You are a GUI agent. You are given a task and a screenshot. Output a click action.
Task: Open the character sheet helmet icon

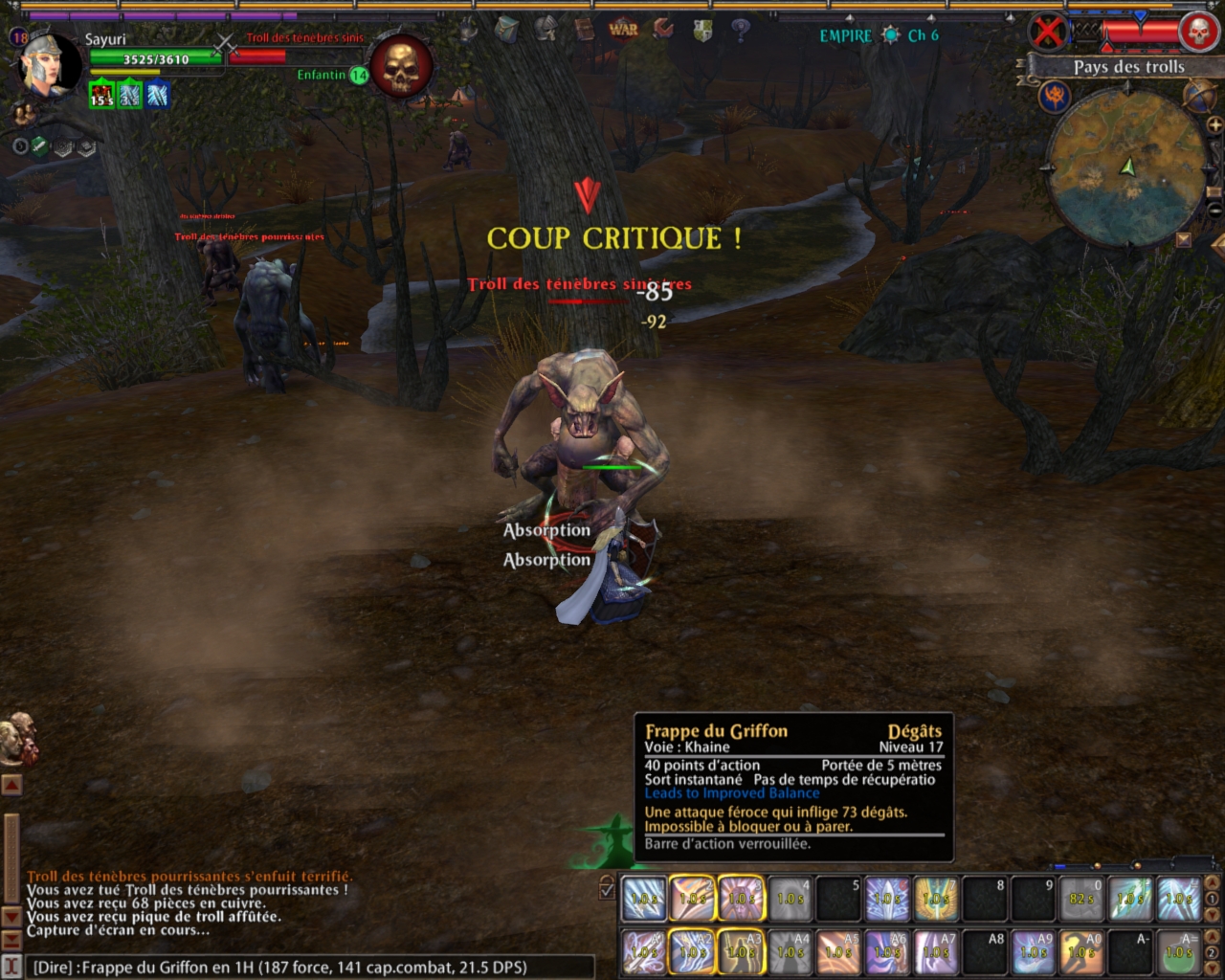pyautogui.click(x=546, y=29)
